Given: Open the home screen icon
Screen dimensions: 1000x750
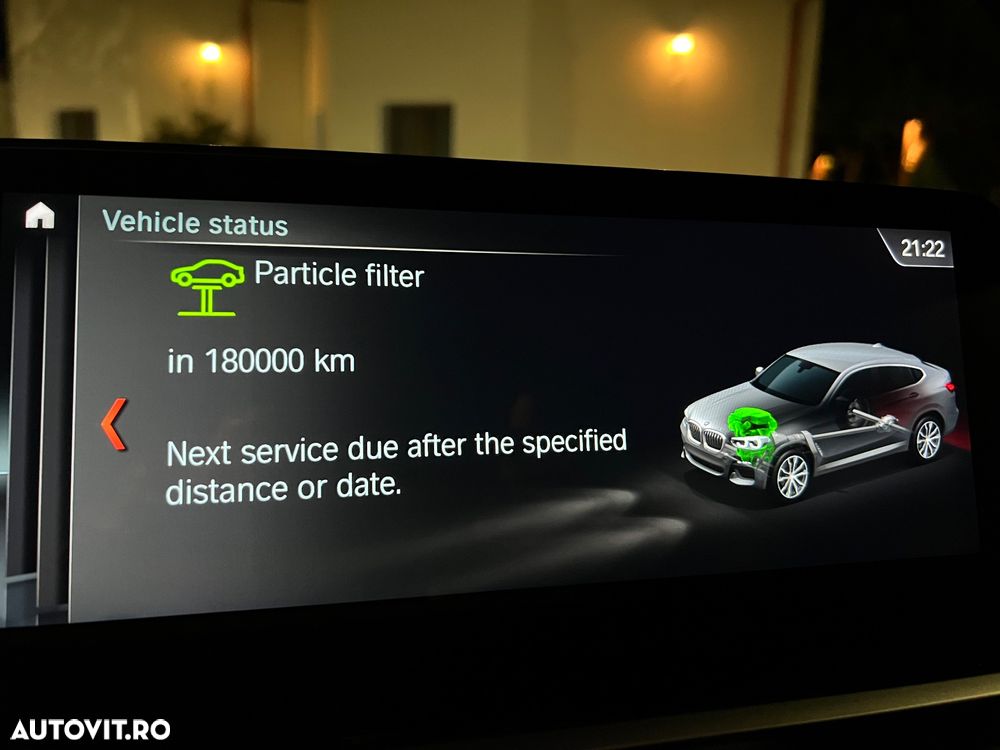Looking at the screenshot, I should point(40,216).
